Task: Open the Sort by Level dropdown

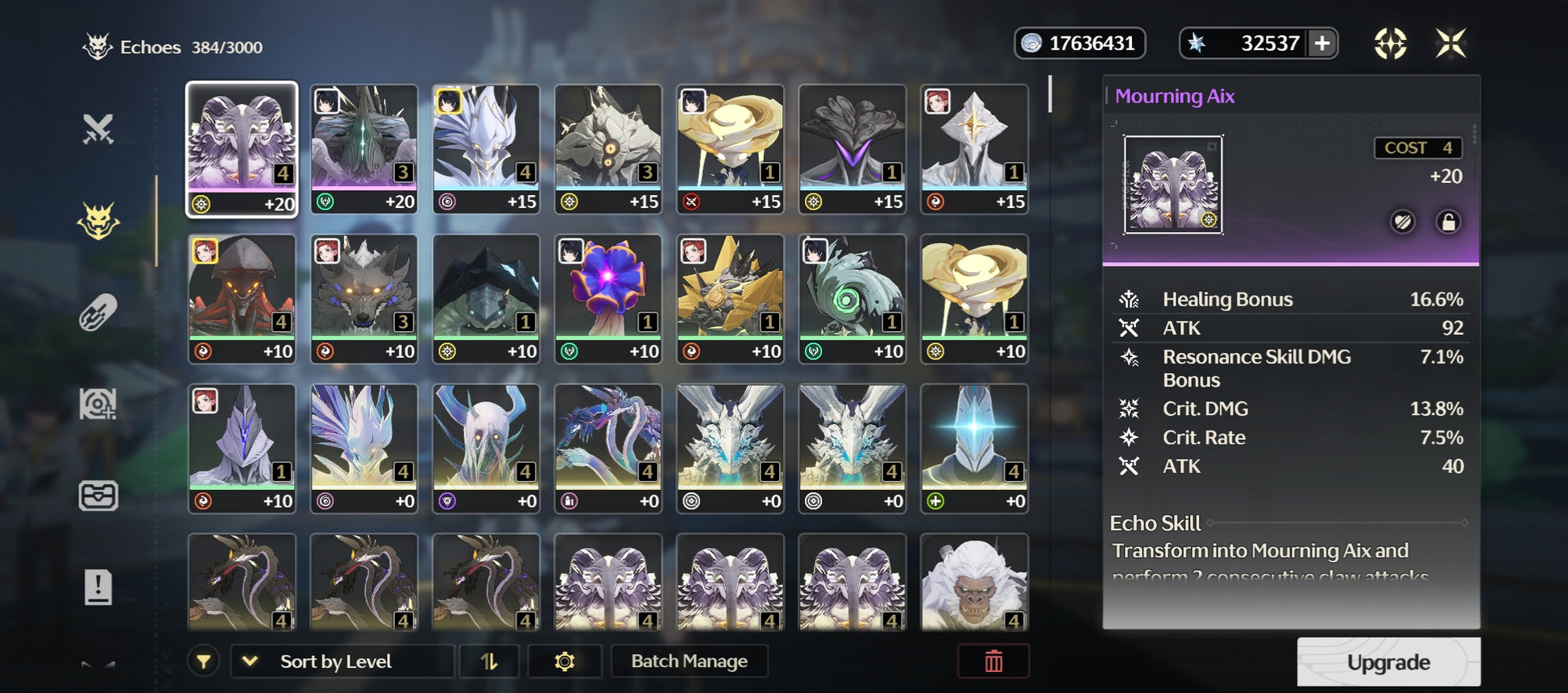Action: coord(341,662)
